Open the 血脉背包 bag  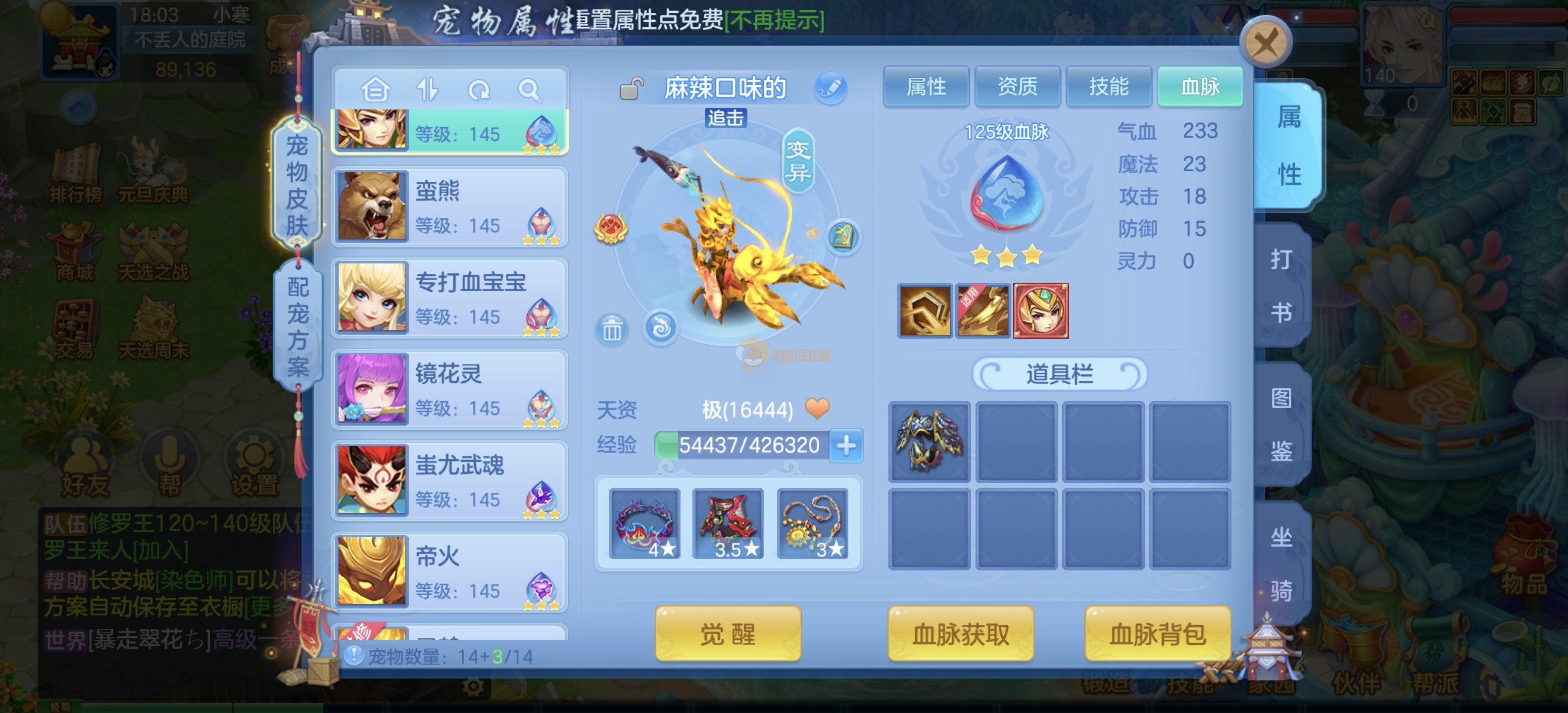(1157, 634)
